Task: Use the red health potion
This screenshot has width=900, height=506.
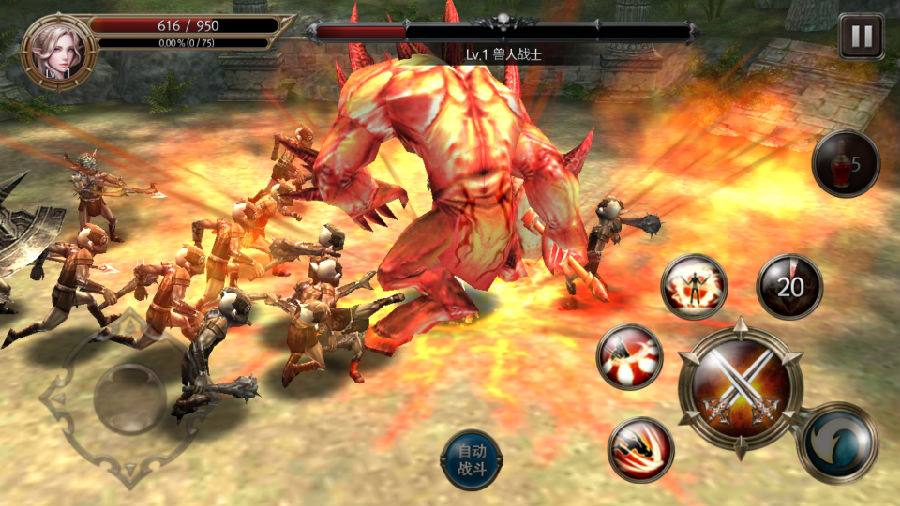Action: tap(845, 162)
